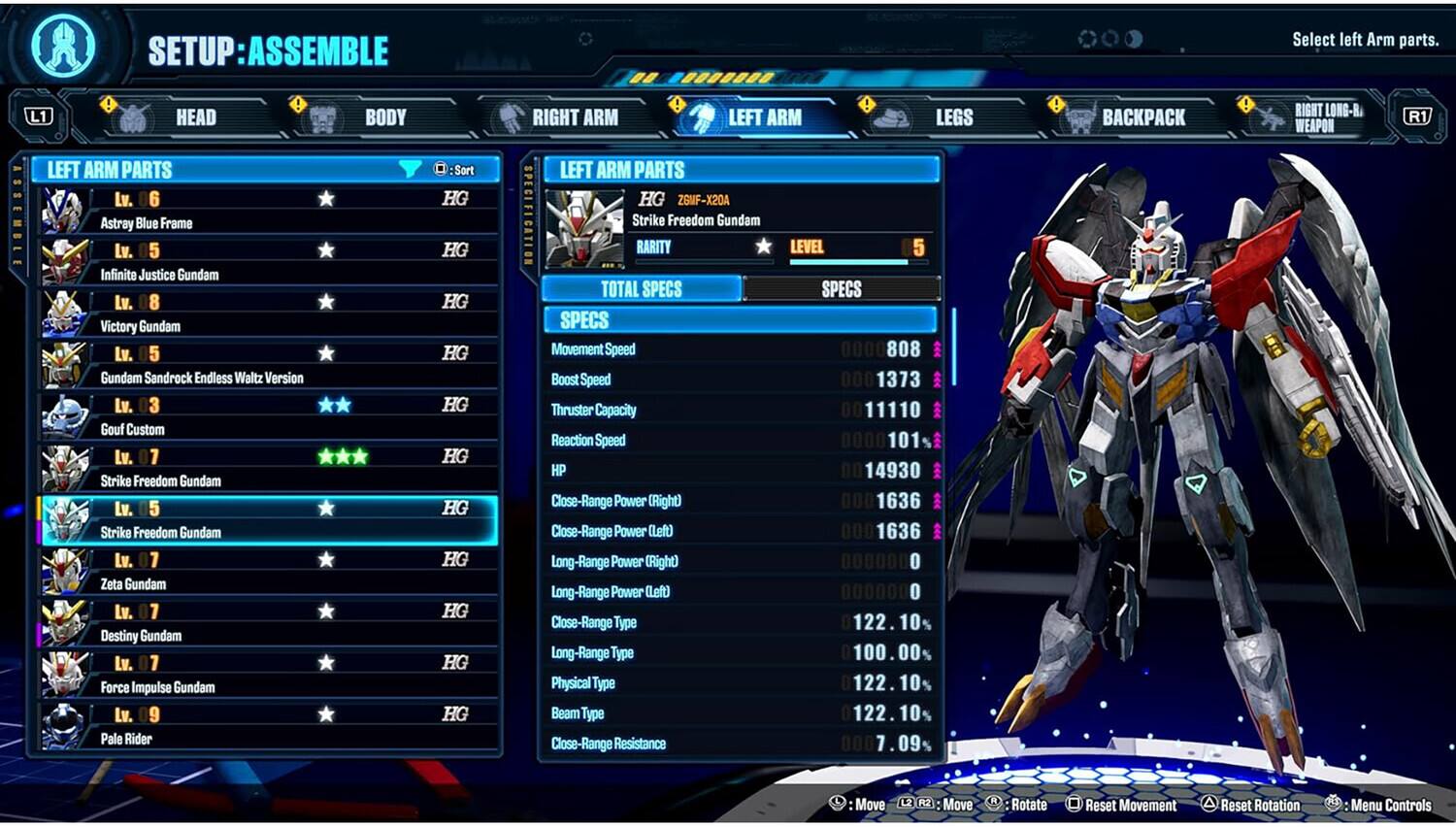The image size is (1456, 827).
Task: Open the filter funnel in Left Arm Parts header
Action: pos(409,168)
